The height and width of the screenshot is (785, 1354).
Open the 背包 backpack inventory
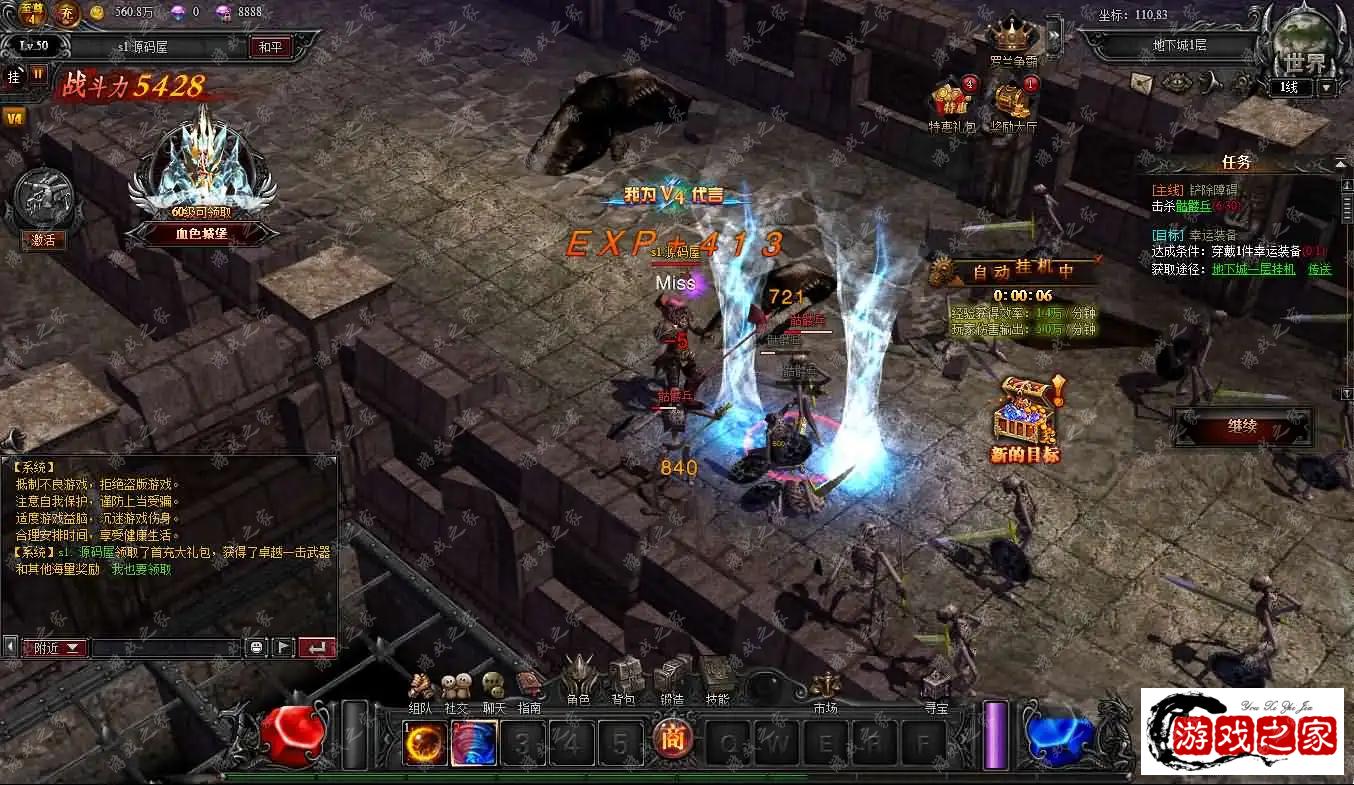click(624, 680)
